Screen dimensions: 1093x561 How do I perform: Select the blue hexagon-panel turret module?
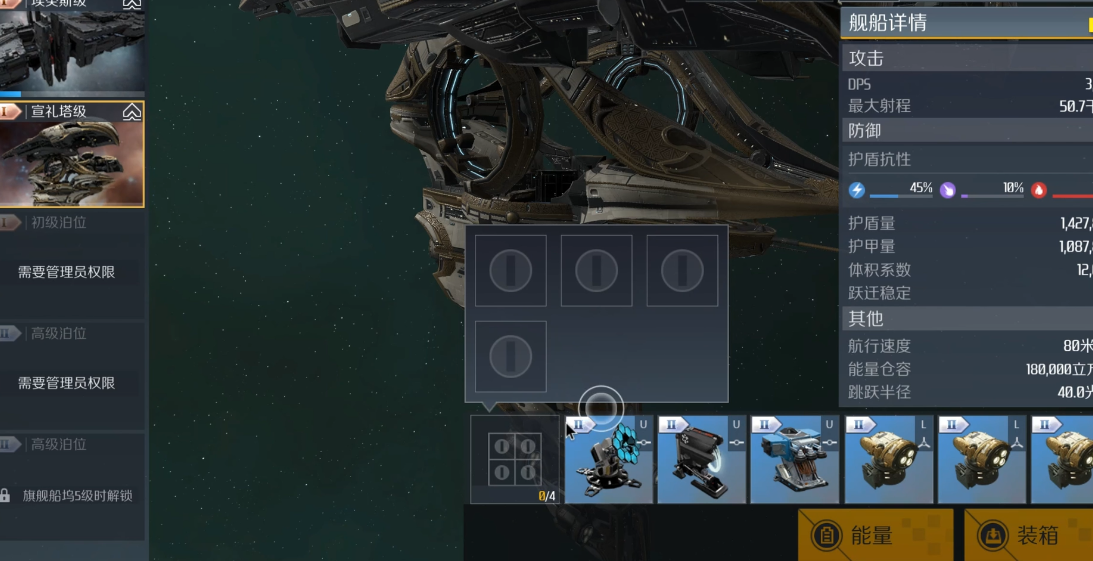[608, 460]
